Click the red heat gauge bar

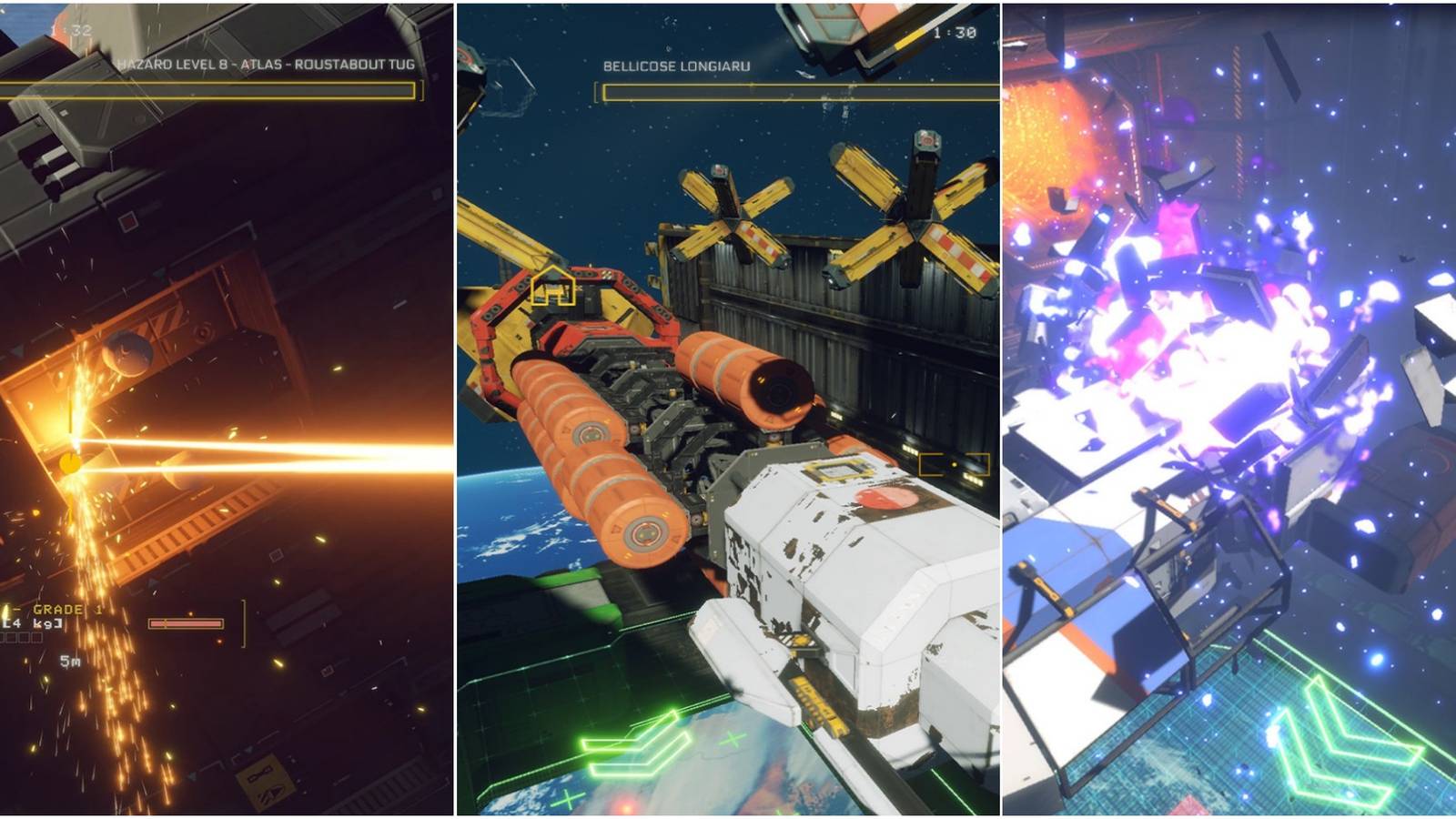(187, 623)
